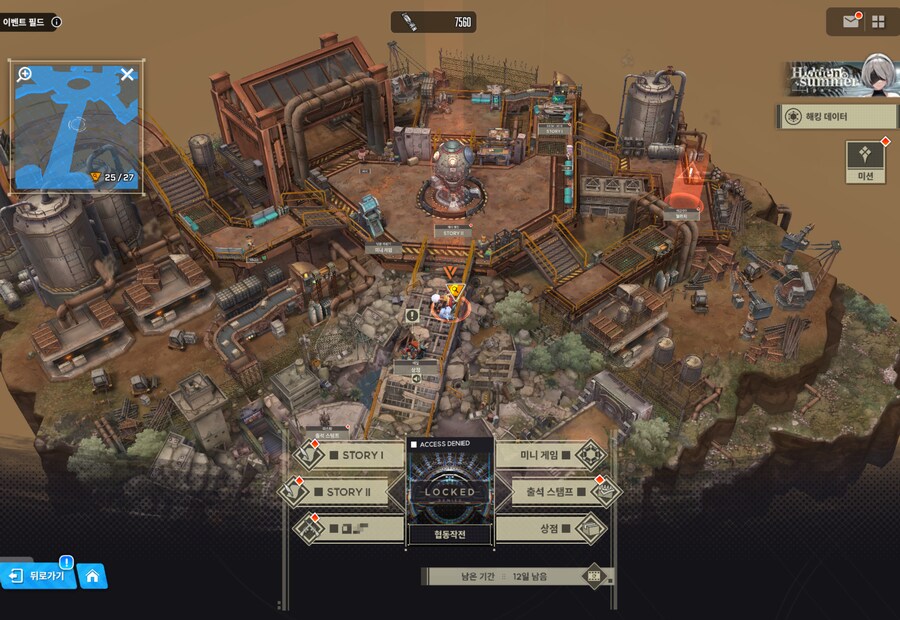Open the Hidden Summer event banner
The image size is (900, 620).
(839, 77)
